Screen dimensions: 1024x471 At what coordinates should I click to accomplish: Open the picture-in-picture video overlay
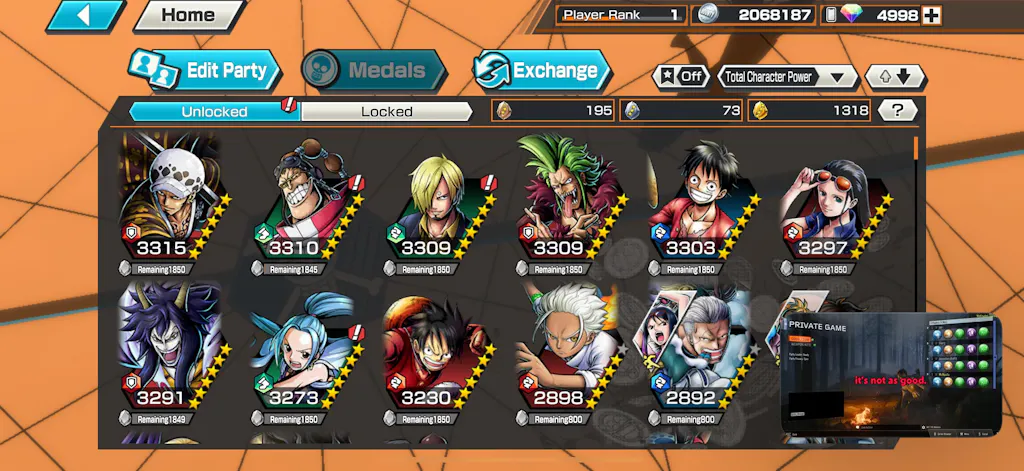(x=891, y=374)
